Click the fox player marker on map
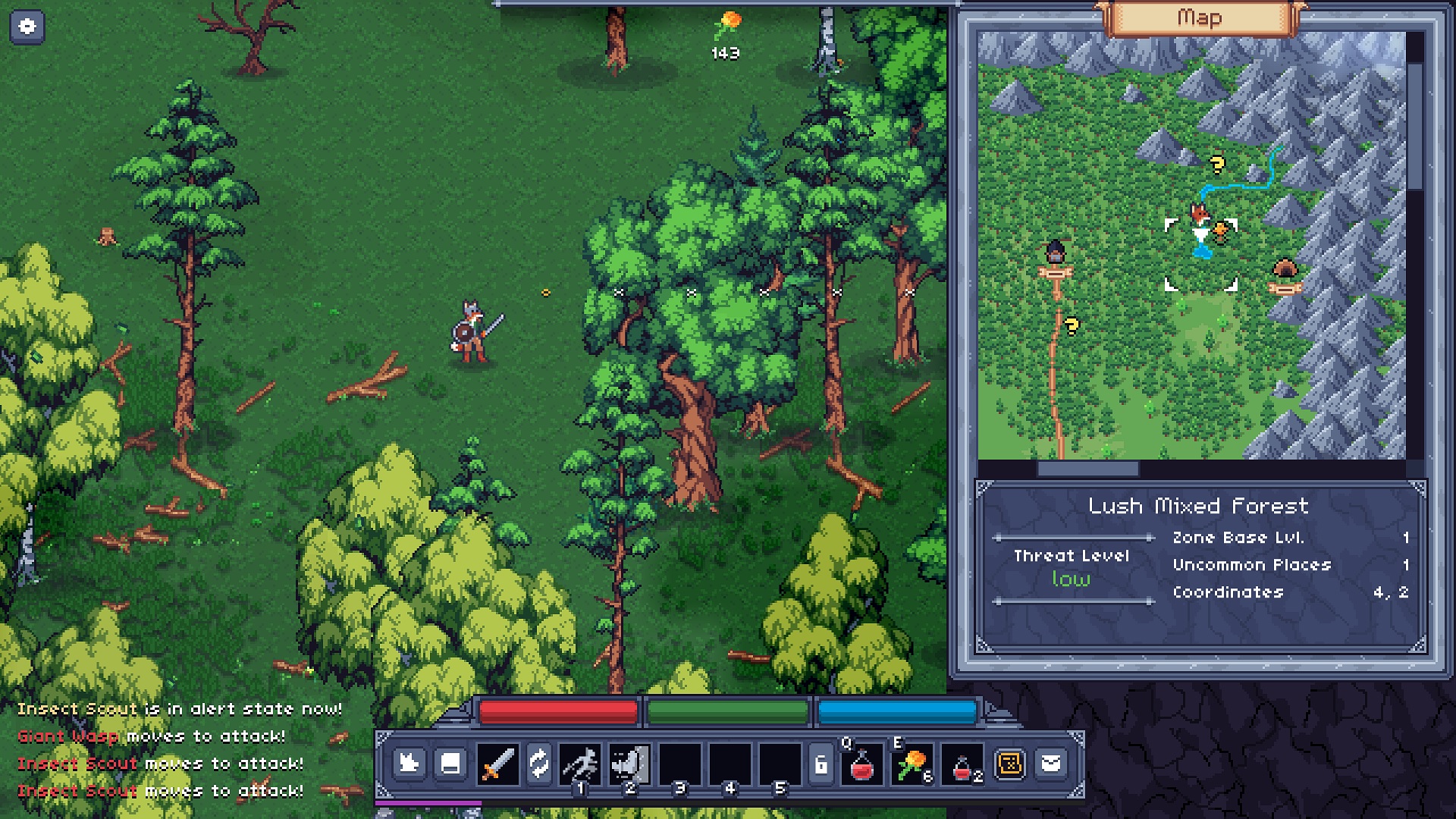Image resolution: width=1456 pixels, height=819 pixels. [1199, 215]
